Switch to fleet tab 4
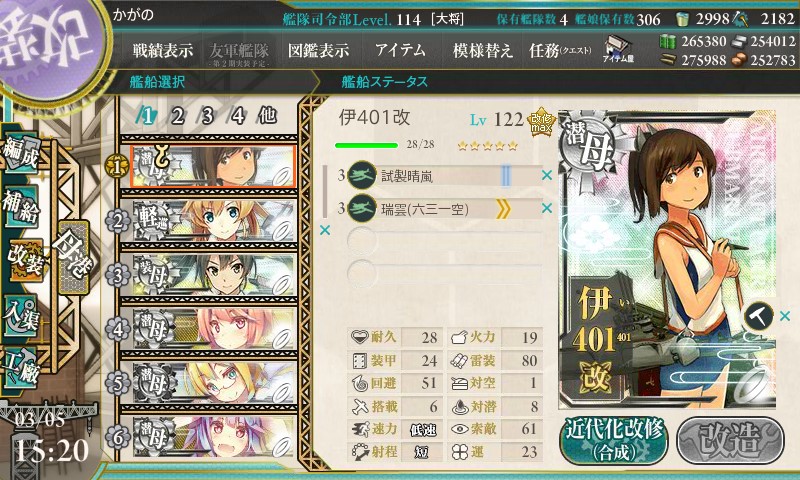The width and height of the screenshot is (800, 480). pos(237,115)
